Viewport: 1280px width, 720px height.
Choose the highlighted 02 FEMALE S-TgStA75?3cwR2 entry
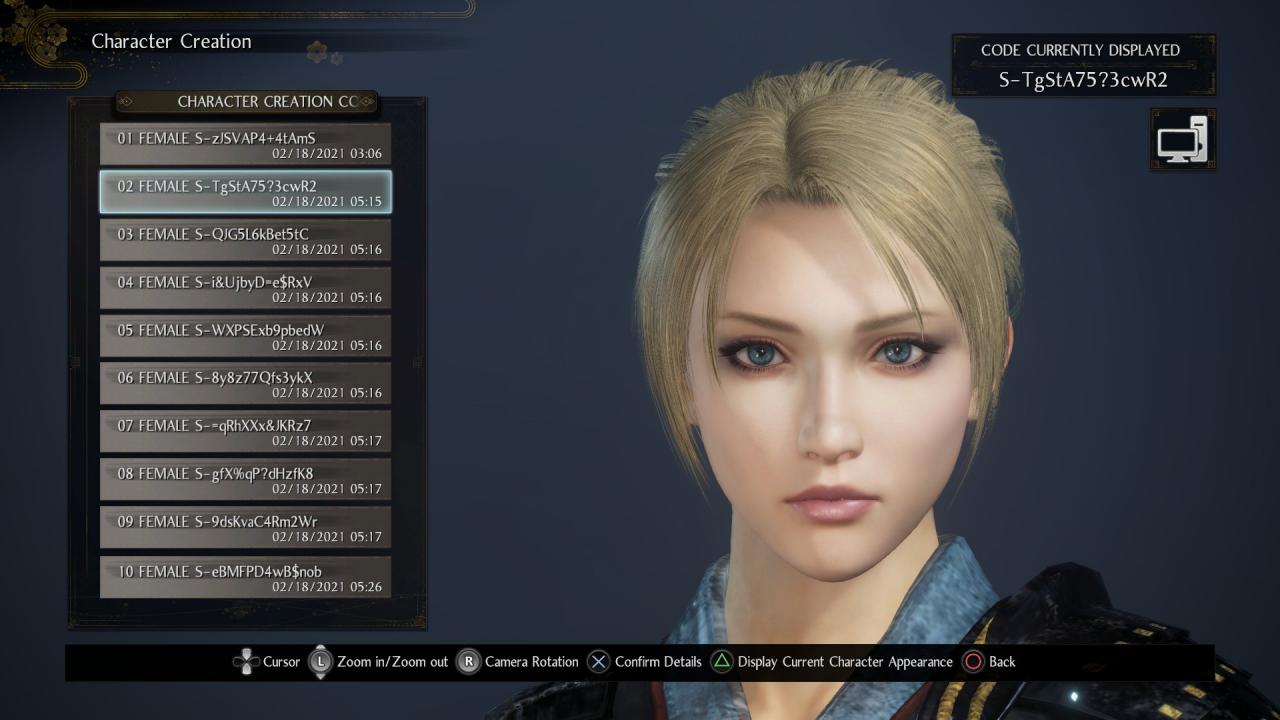245,193
